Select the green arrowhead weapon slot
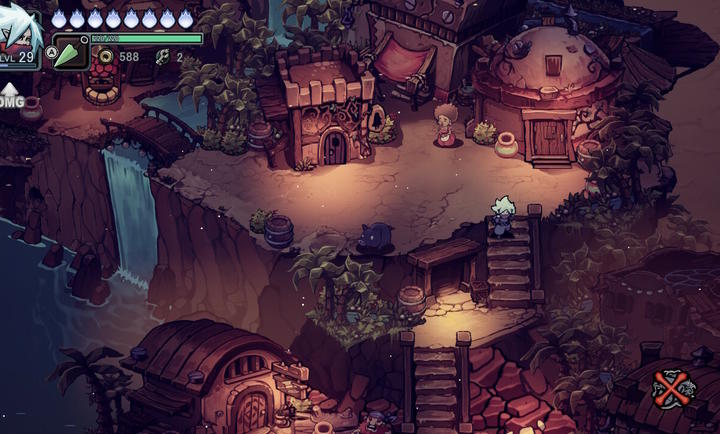This screenshot has height=434, width=720. pos(70,52)
